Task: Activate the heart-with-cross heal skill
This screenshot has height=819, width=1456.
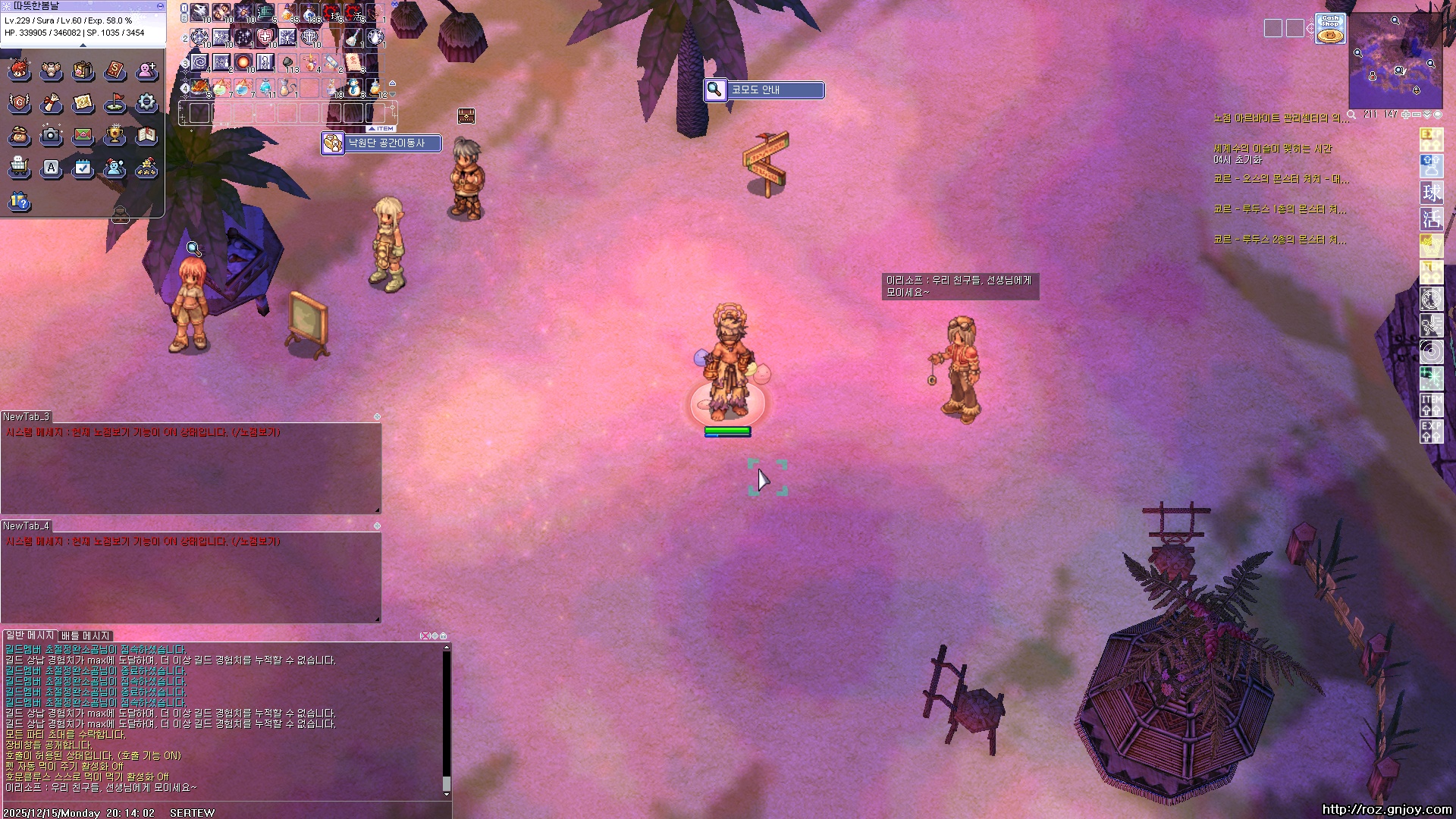Action: 265,37
